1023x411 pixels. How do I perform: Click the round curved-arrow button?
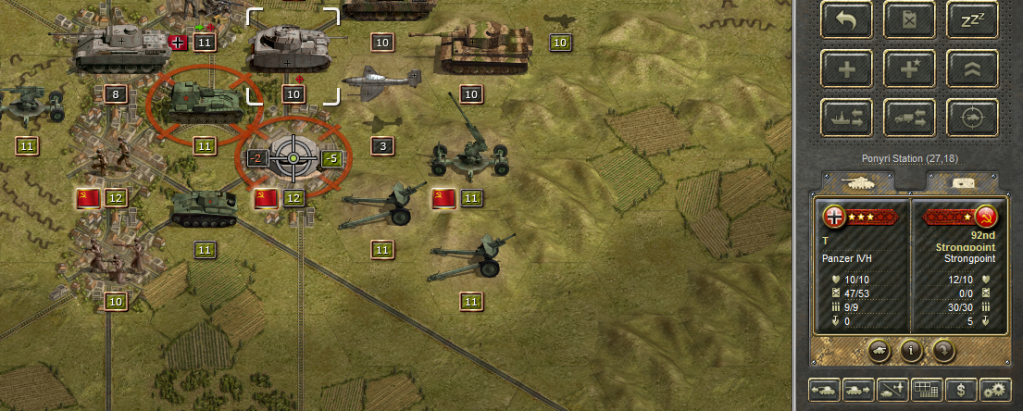943,351
